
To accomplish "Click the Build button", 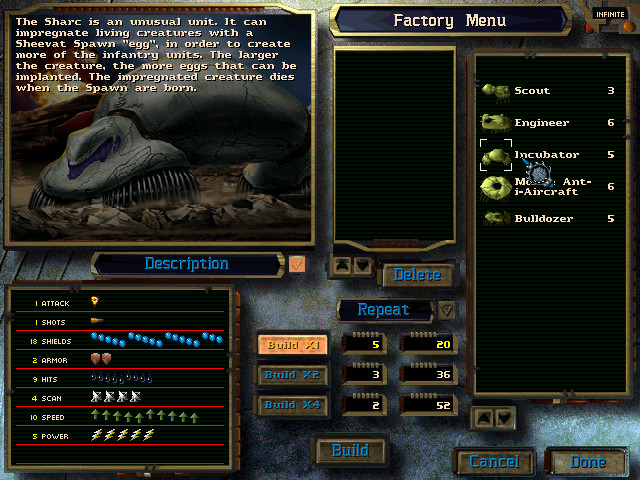I will pyautogui.click(x=350, y=451).
